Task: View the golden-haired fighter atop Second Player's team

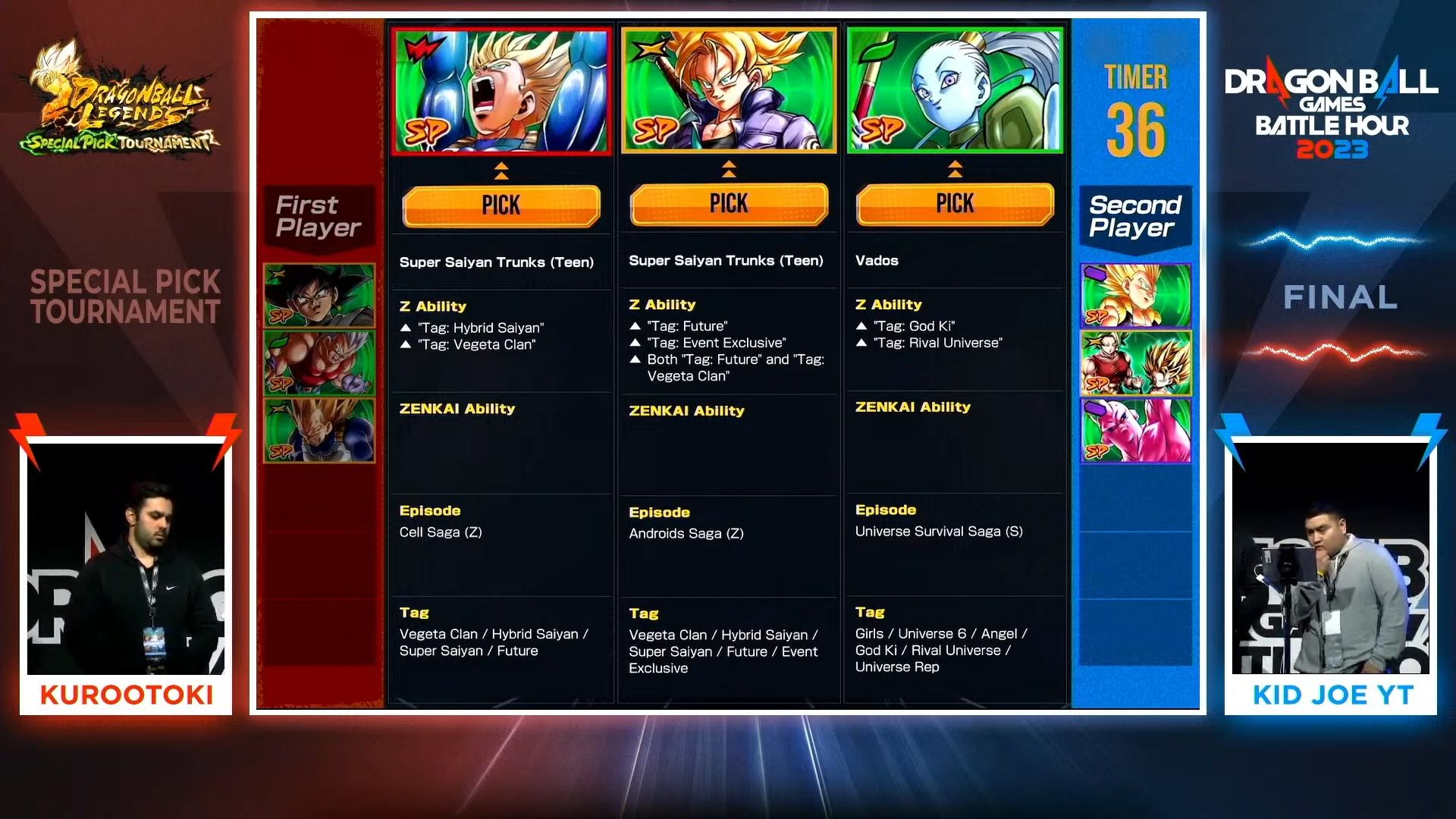Action: (1135, 296)
